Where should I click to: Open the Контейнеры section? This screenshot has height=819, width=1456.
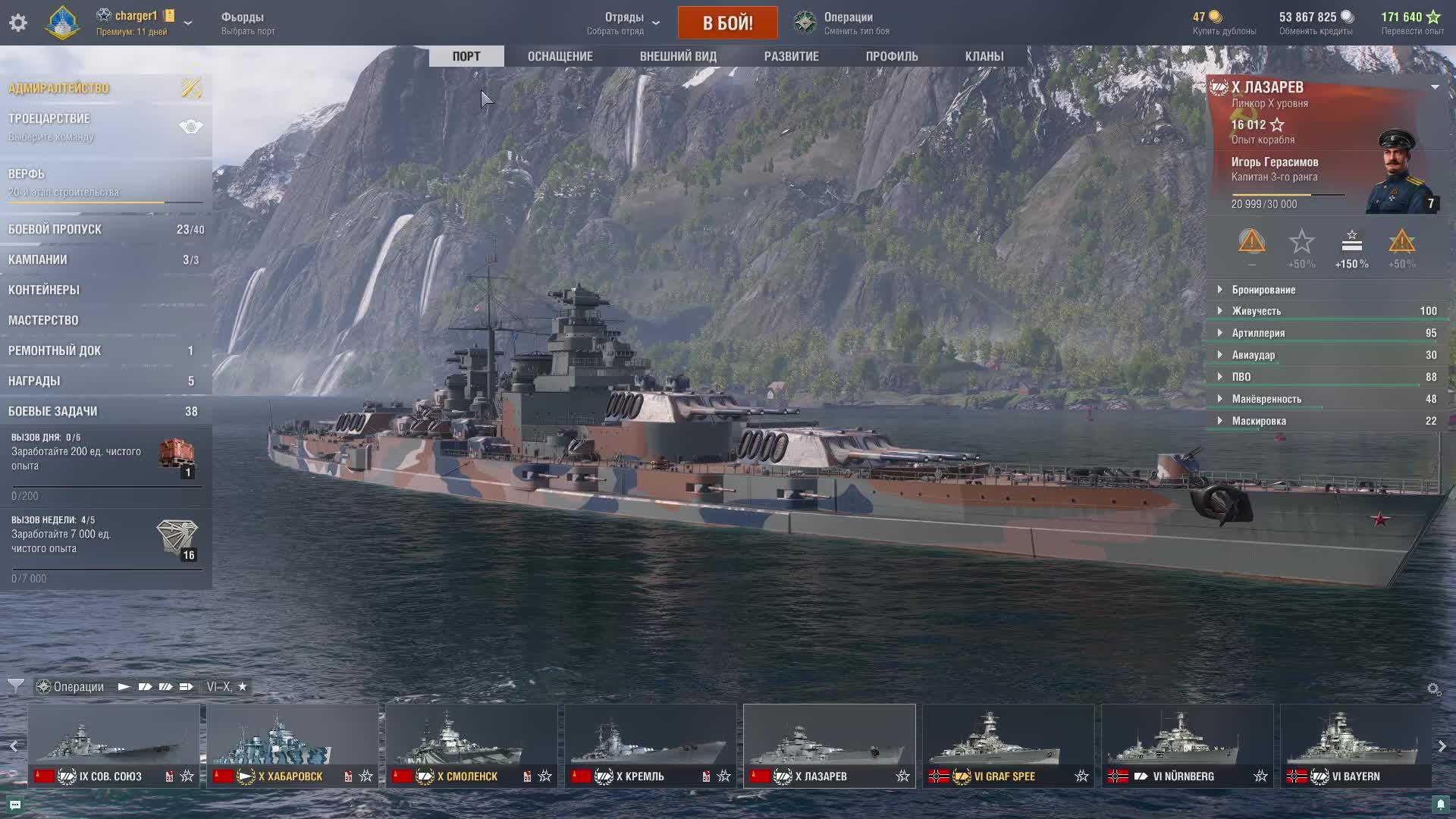[x=44, y=290]
